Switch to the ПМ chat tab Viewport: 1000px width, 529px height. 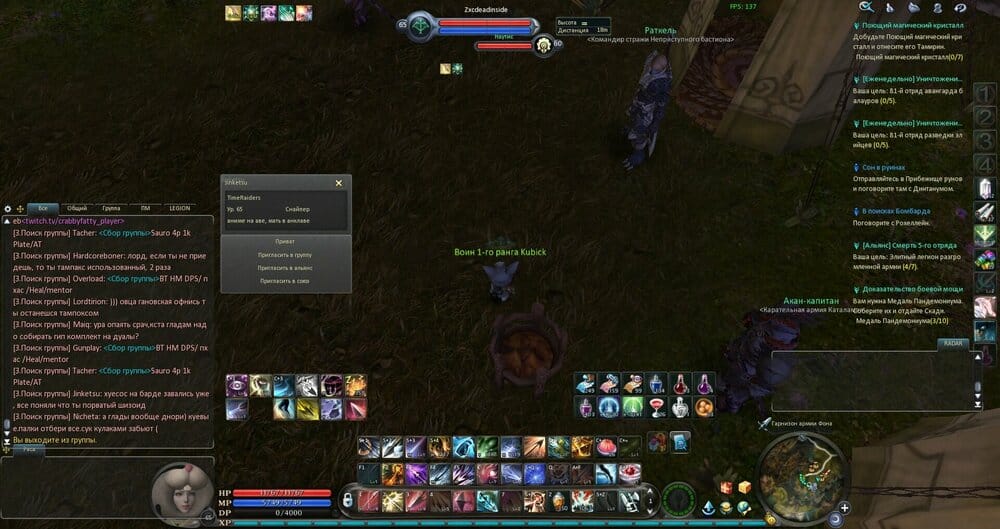click(145, 208)
